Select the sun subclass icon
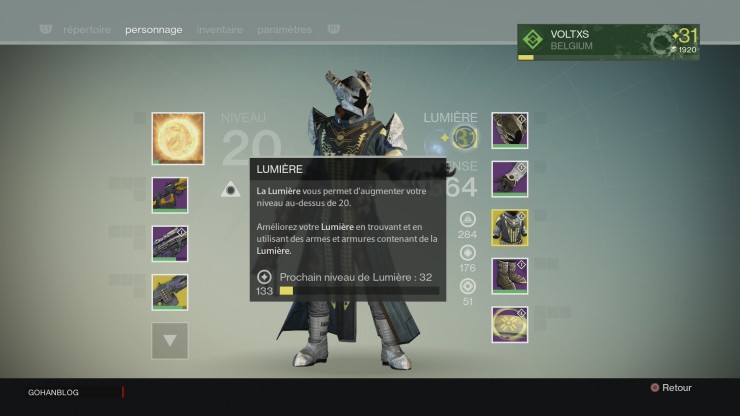740x416 pixels. click(x=178, y=138)
